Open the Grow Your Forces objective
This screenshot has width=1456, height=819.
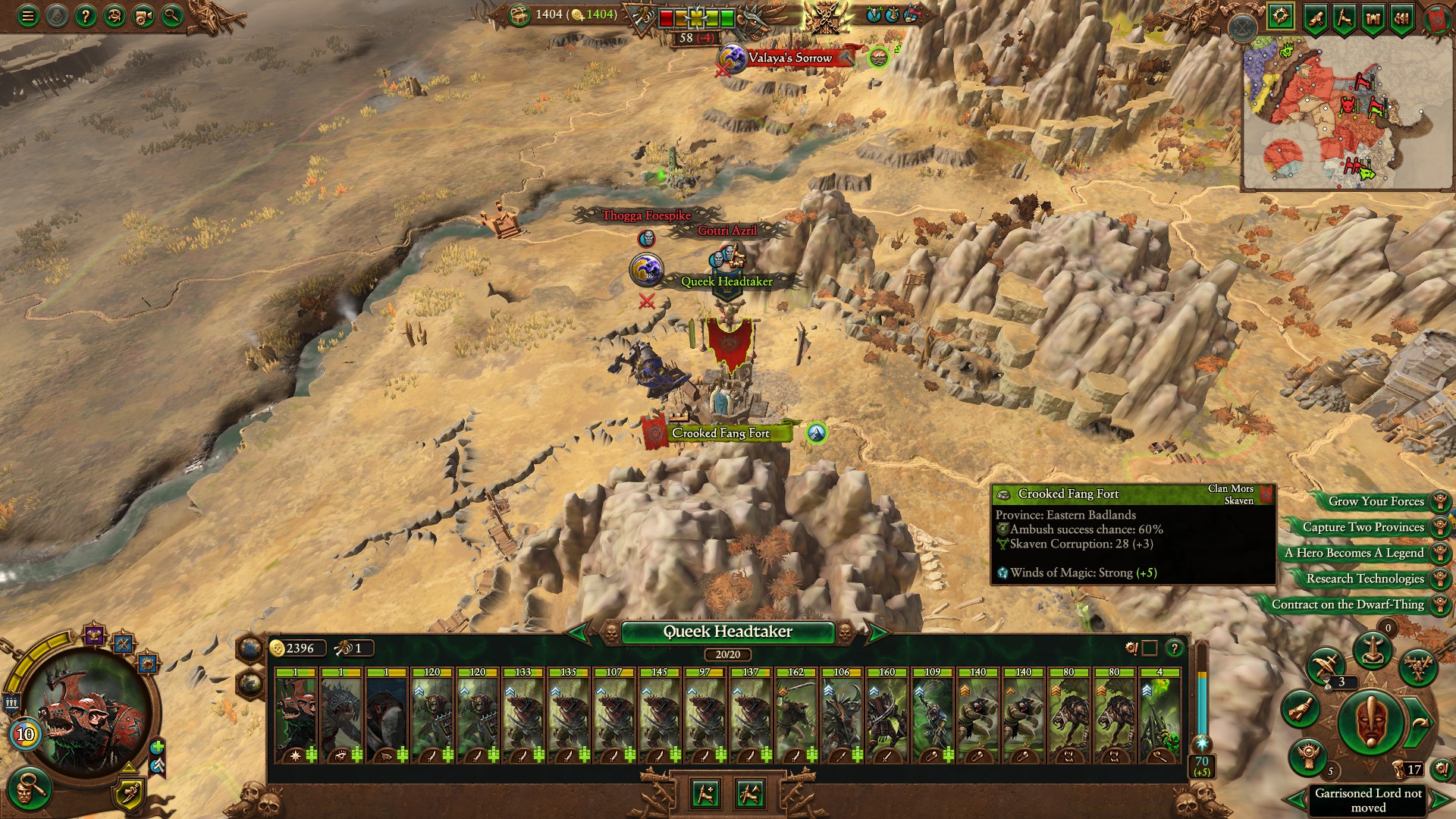point(1377,501)
